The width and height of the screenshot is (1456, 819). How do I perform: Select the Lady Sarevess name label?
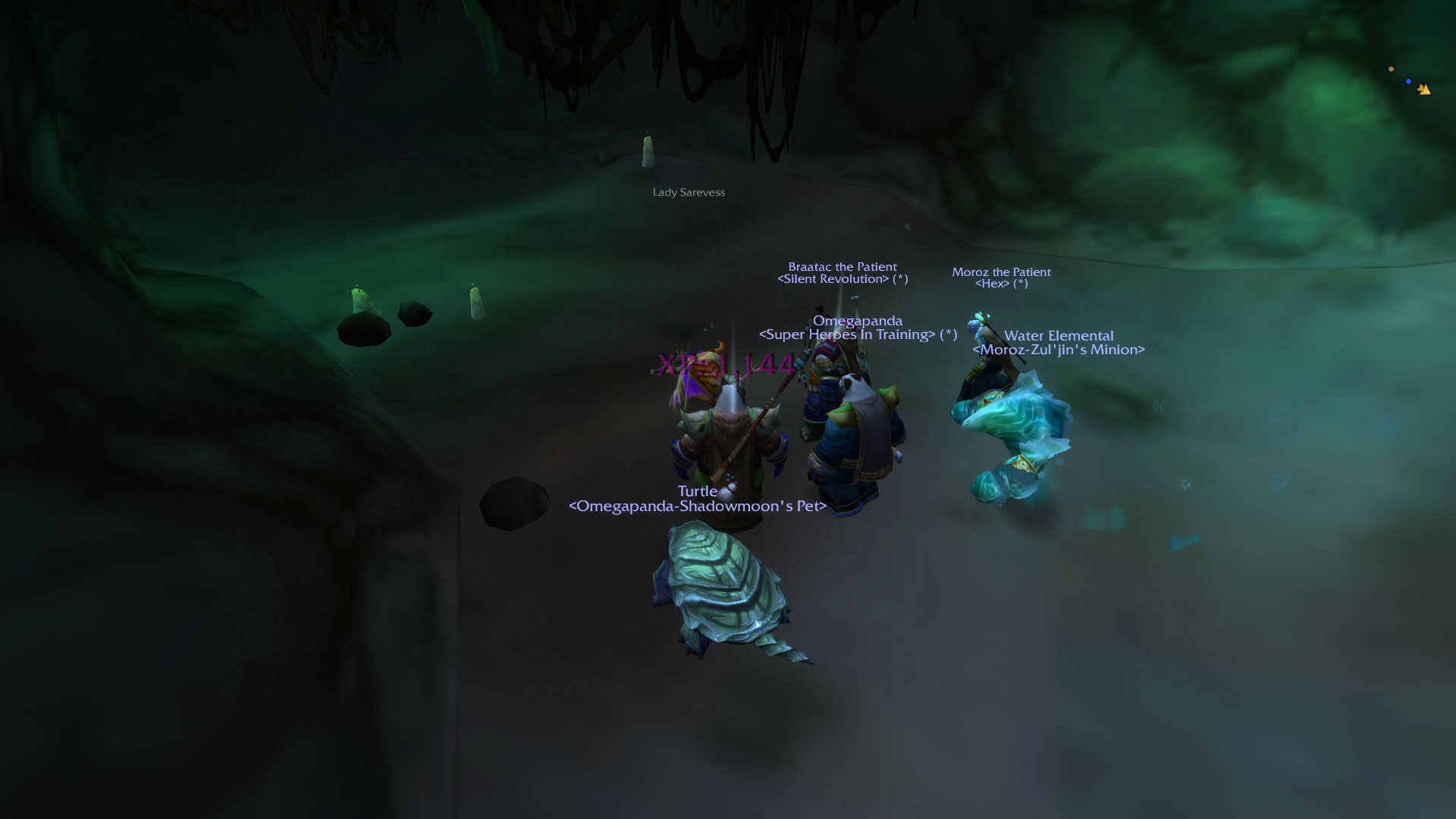(x=689, y=193)
